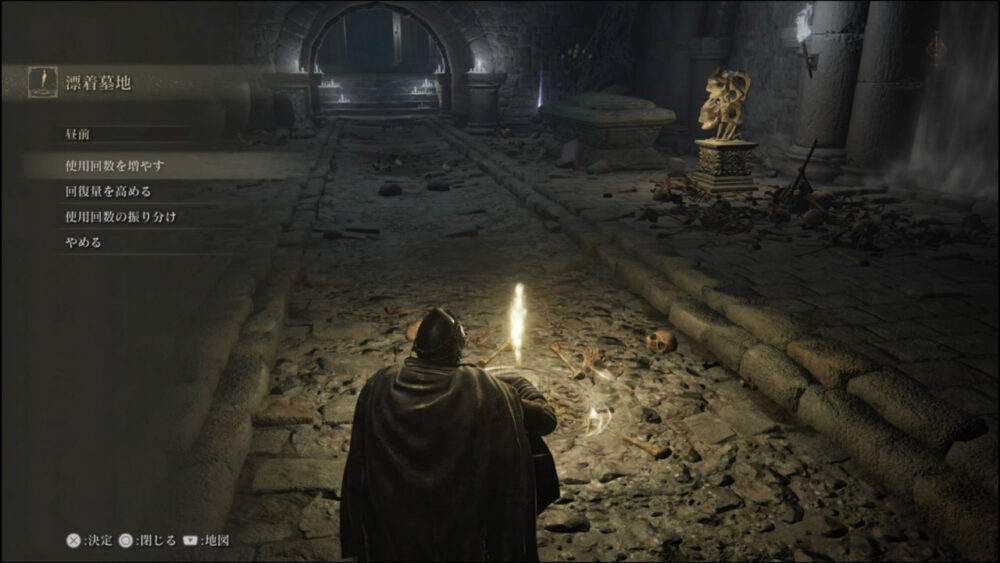1000x563 pixels.
Task: Choose 回復量を高める menu entry
Action: pyautogui.click(x=108, y=190)
